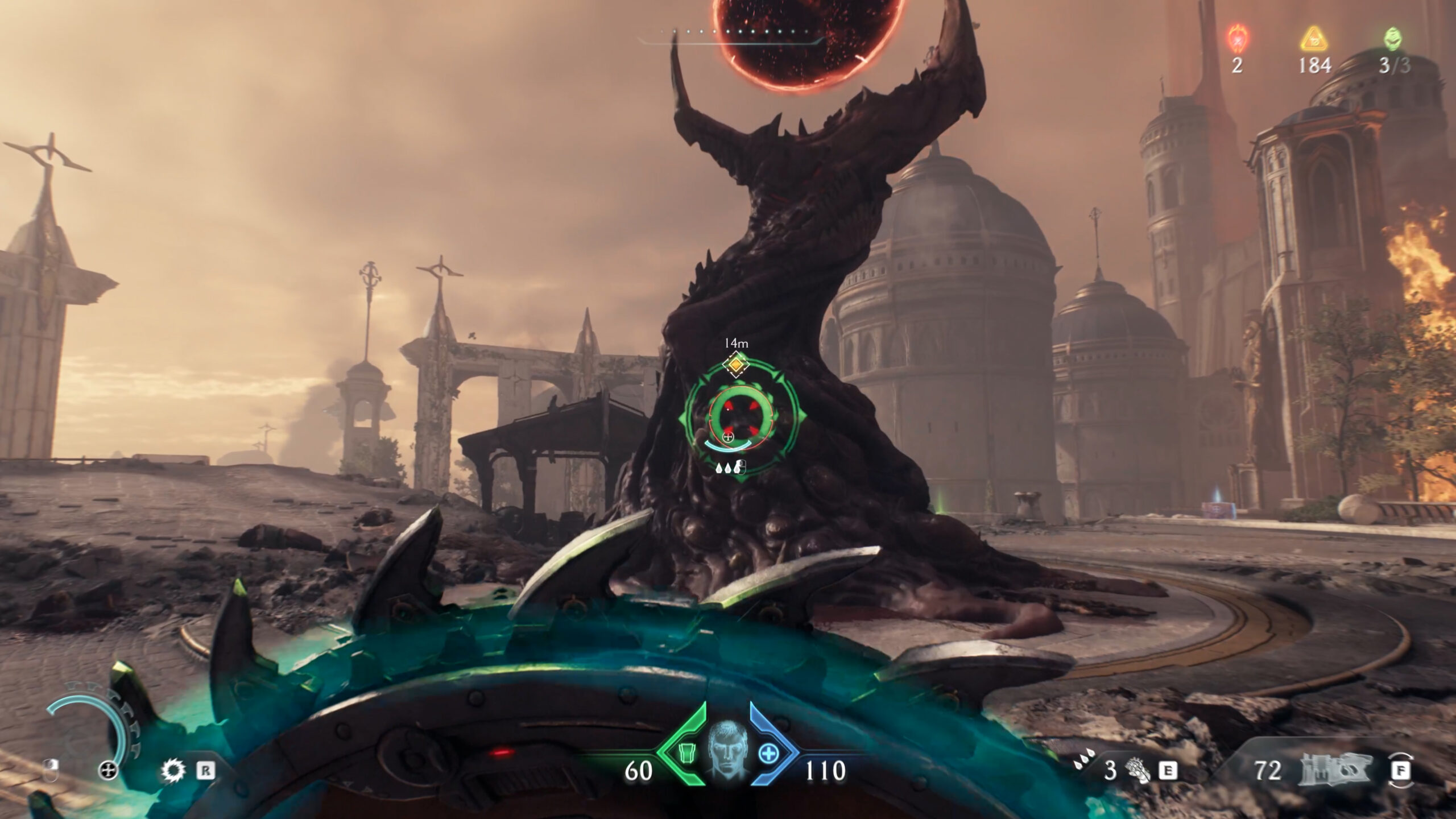Select the shield cross rune icon

coord(108,771)
